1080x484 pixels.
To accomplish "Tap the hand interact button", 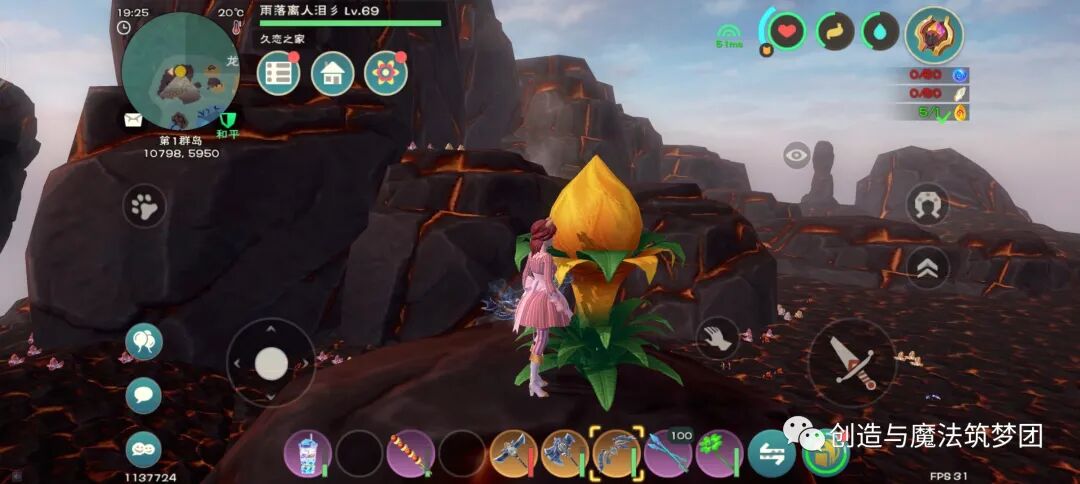I will coord(717,339).
